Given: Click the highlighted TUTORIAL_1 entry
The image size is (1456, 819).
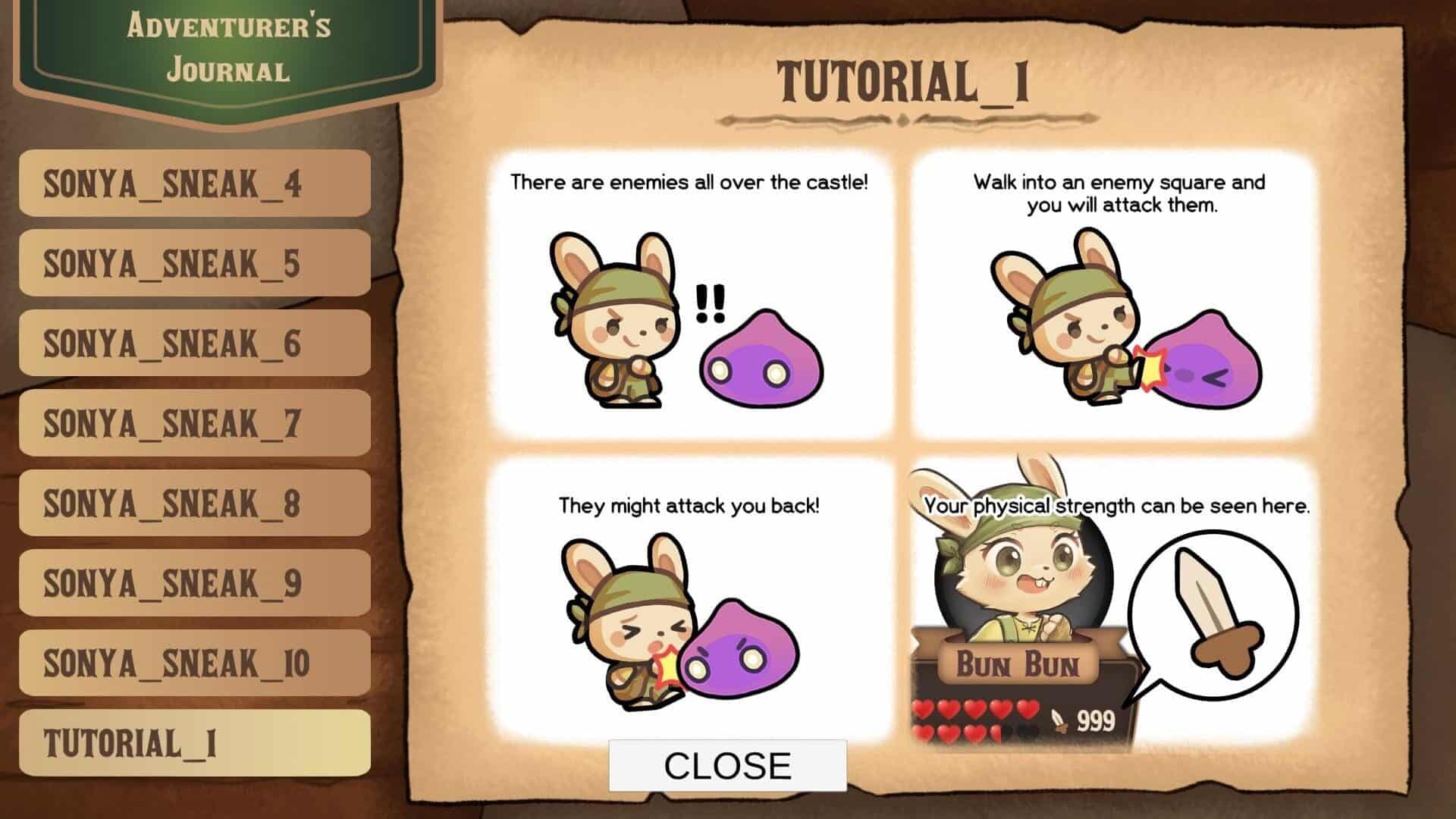Looking at the screenshot, I should click(x=195, y=743).
